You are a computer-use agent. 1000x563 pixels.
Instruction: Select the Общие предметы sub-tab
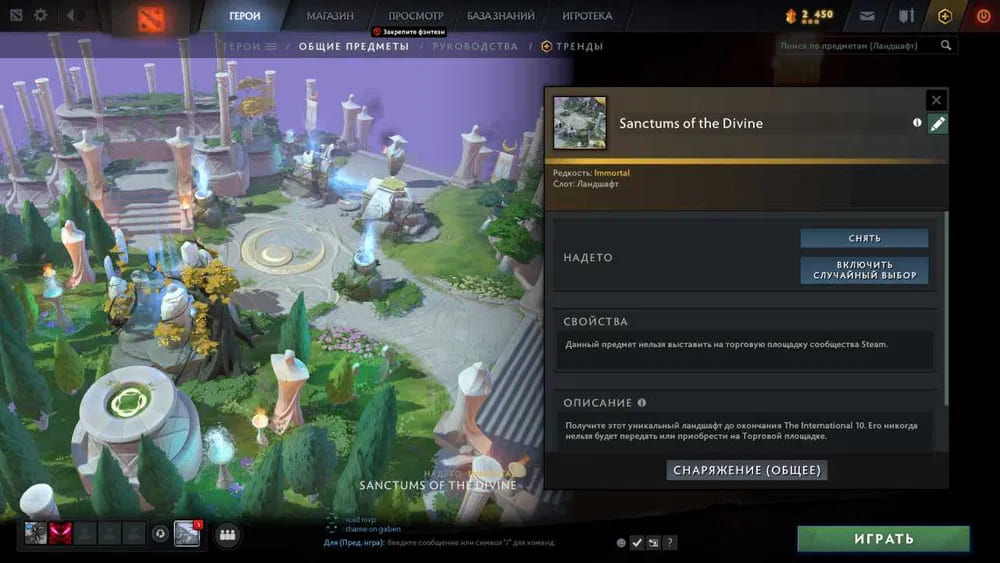click(x=354, y=47)
